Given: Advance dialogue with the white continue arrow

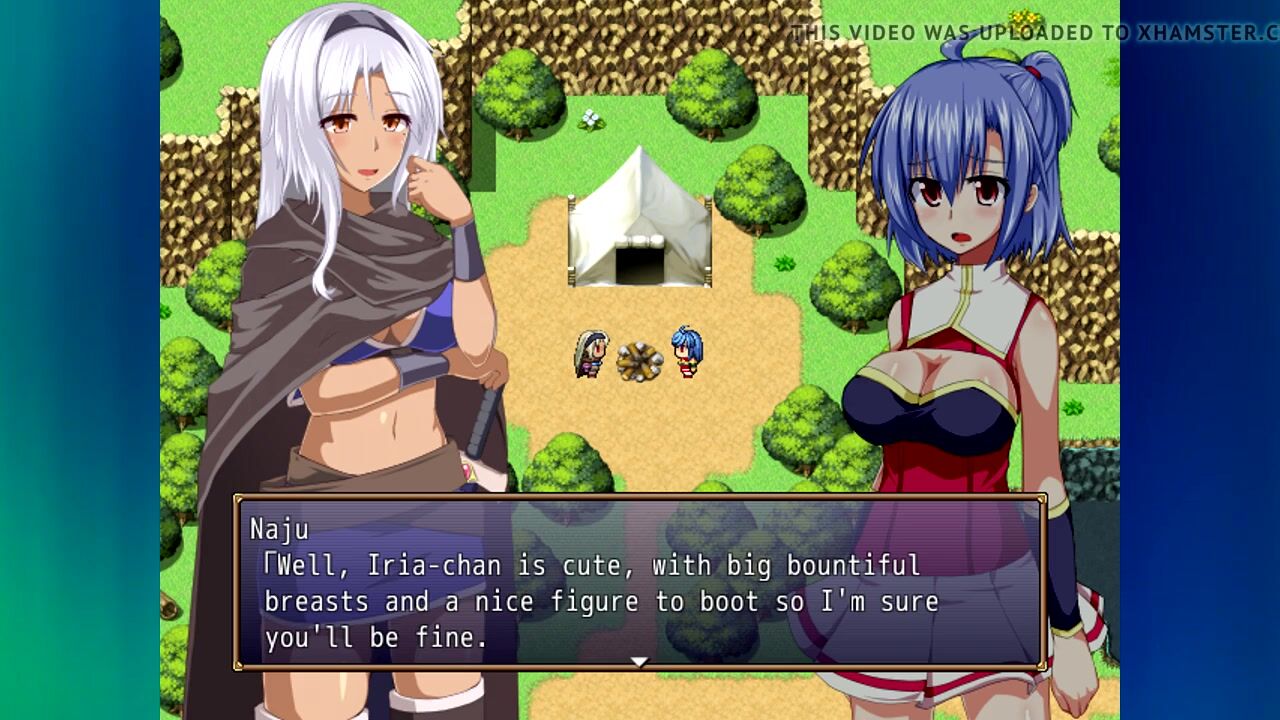Looking at the screenshot, I should [640, 661].
